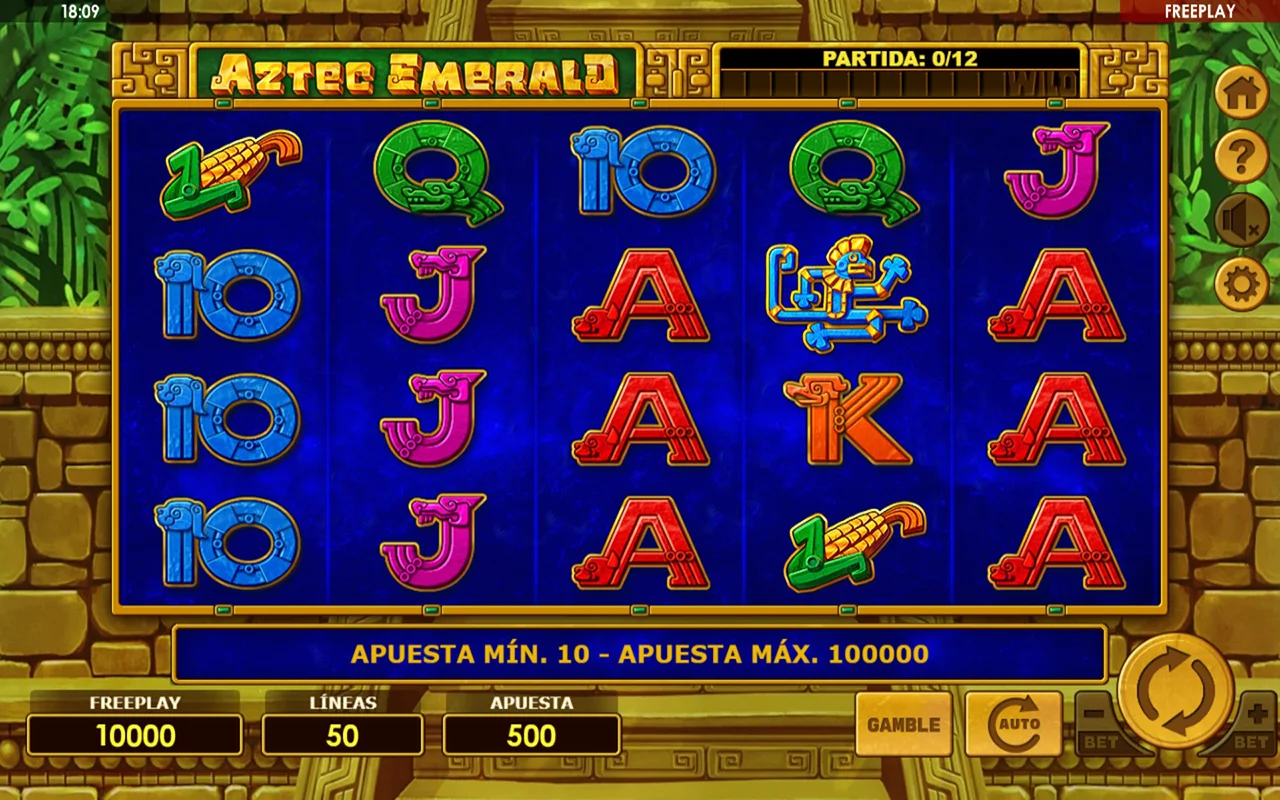Open the help question mark info
The height and width of the screenshot is (800, 1280).
coord(1241,157)
